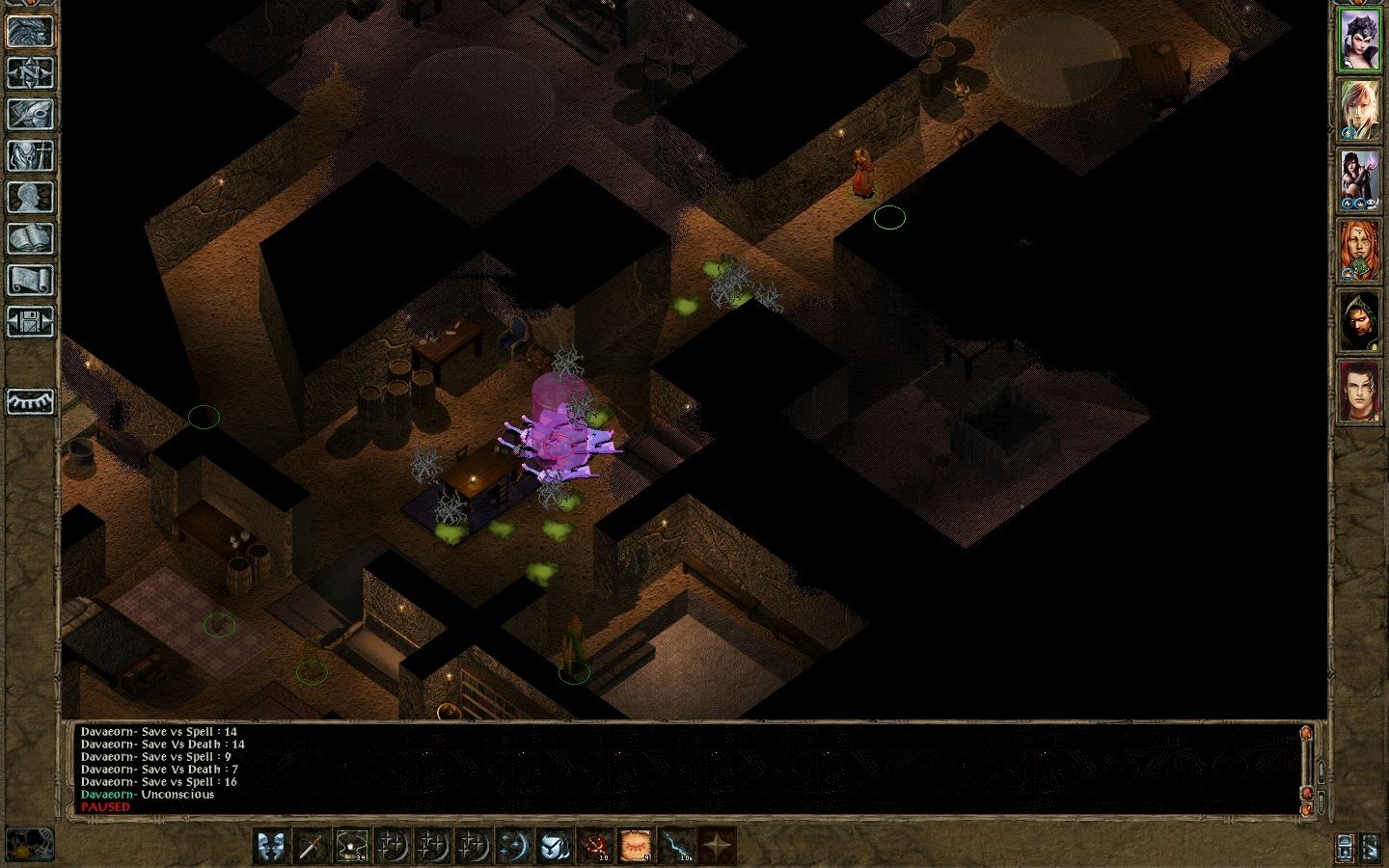This screenshot has width=1389, height=868.
Task: Select the long dark-haired man portrait
Action: 1358,392
